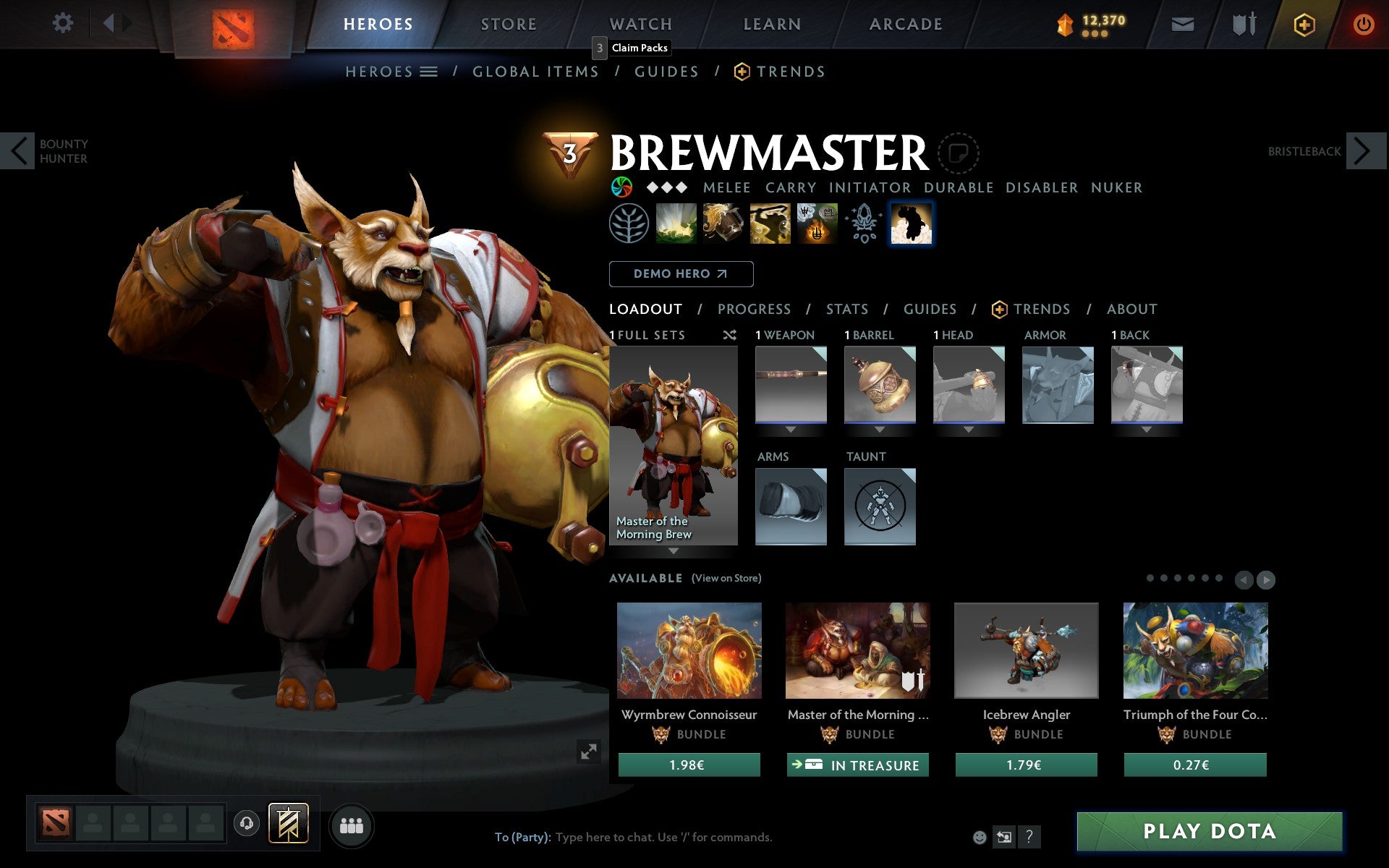This screenshot has height=868, width=1389.
Task: Toggle the randomize shuffle icon next to Full Sets
Action: pos(730,335)
